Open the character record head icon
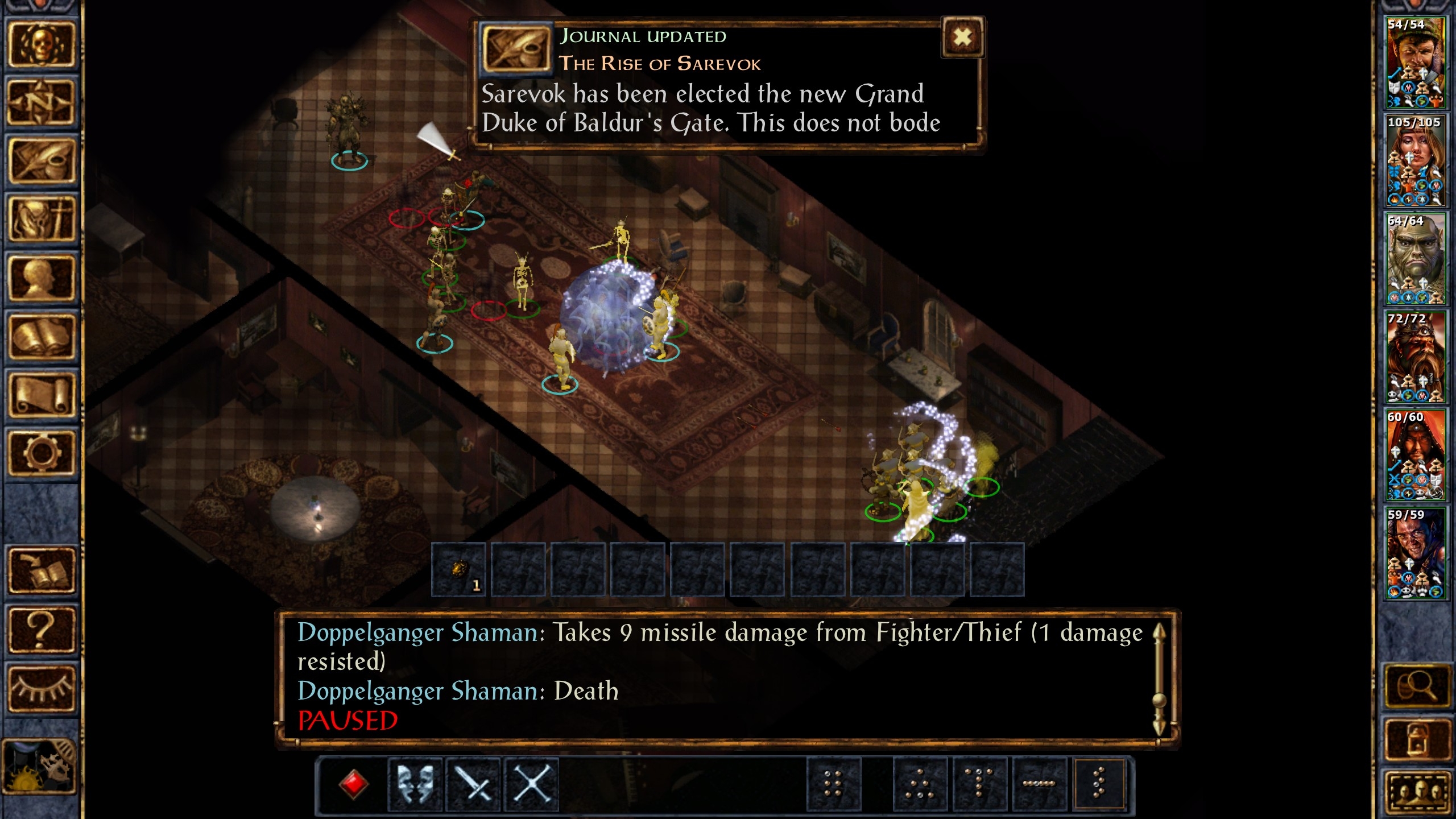The height and width of the screenshot is (819, 1456). tap(41, 279)
